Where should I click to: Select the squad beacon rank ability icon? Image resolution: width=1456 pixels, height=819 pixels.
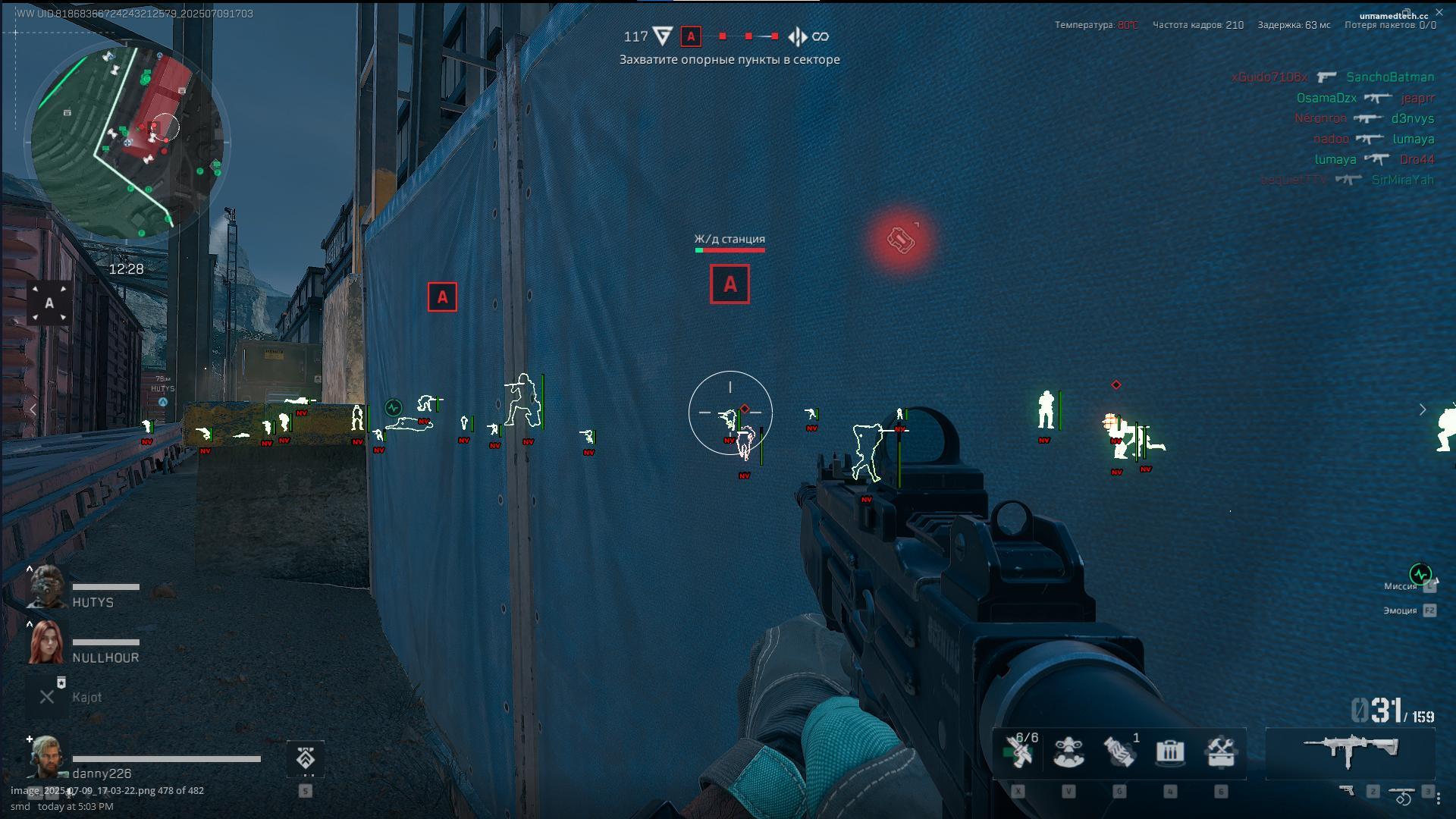pyautogui.click(x=306, y=759)
